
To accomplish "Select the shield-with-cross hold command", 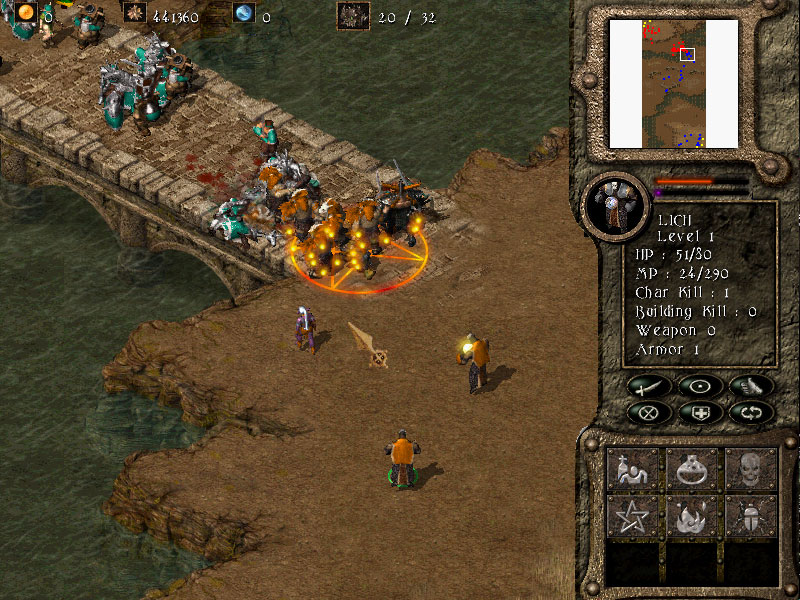I will click(x=698, y=411).
